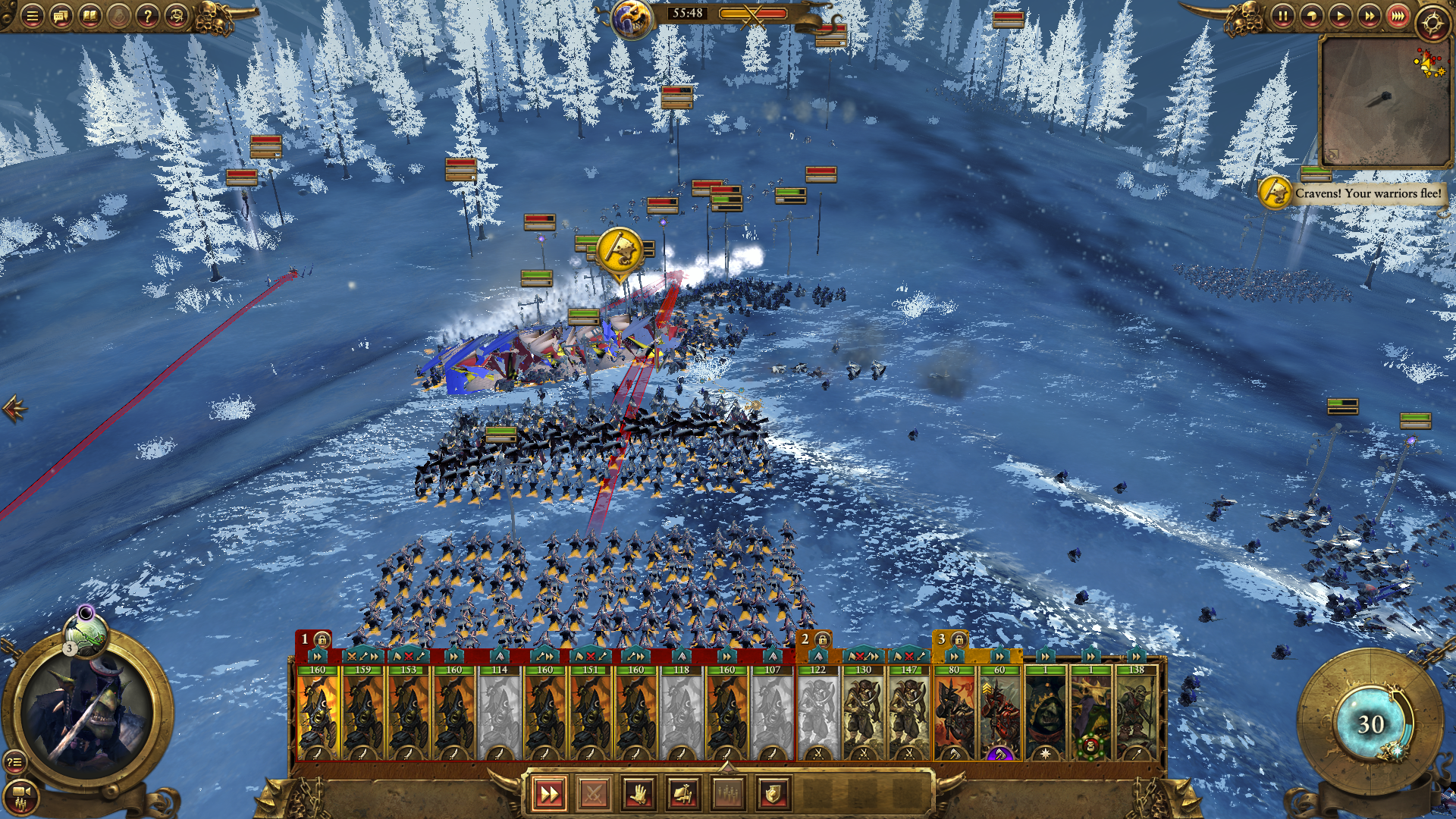Image resolution: width=1456 pixels, height=819 pixels.
Task: Set battle speed to double fast-forward
Action: click(x=1369, y=16)
